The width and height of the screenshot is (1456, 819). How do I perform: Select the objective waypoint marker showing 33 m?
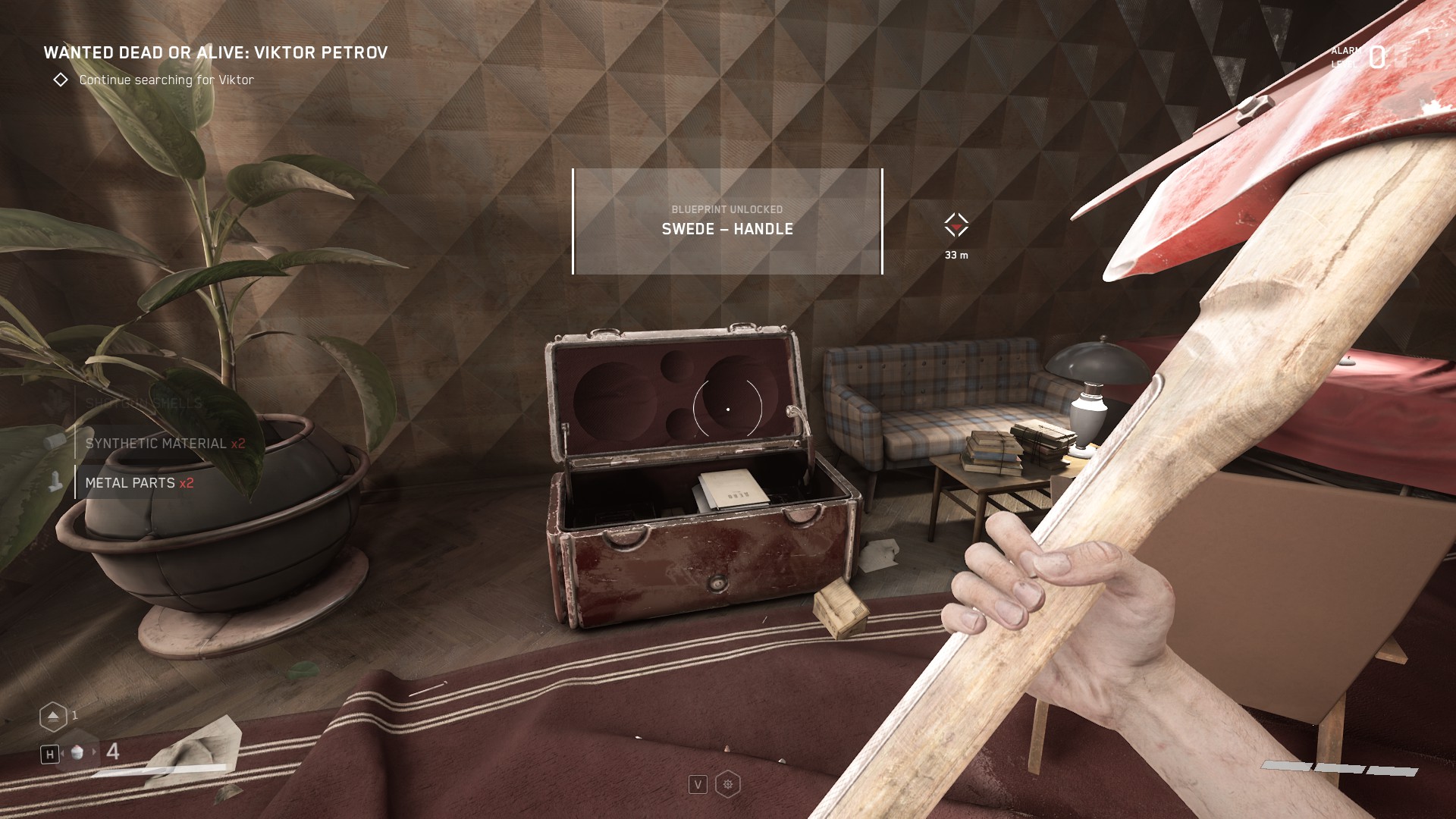tap(956, 225)
